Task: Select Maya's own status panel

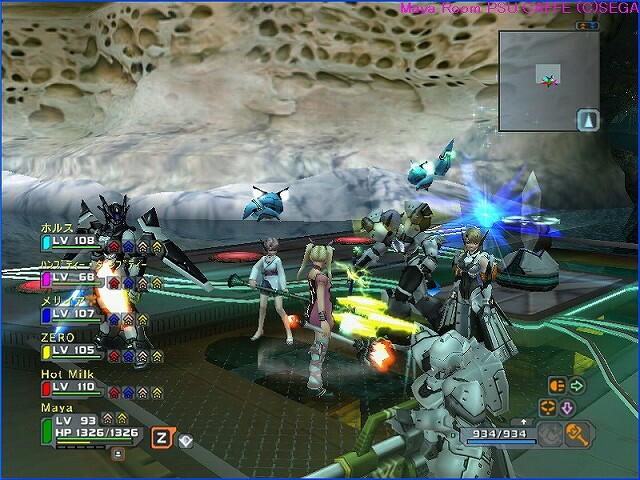Action: pos(90,425)
